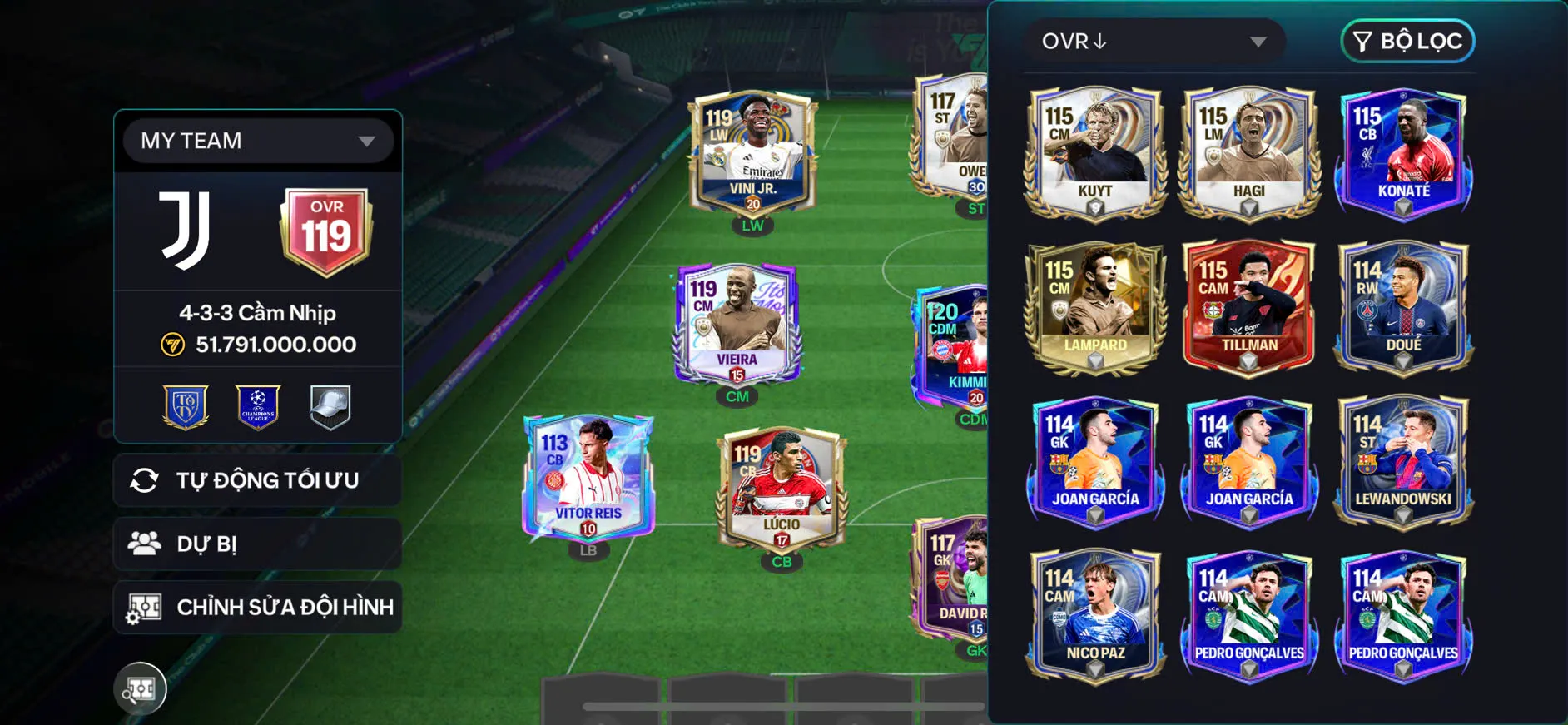Tap TỰ ĐỘNG TỐI ƯU auto-optimize button
Viewport: 1568px width, 725px height.
[x=258, y=480]
